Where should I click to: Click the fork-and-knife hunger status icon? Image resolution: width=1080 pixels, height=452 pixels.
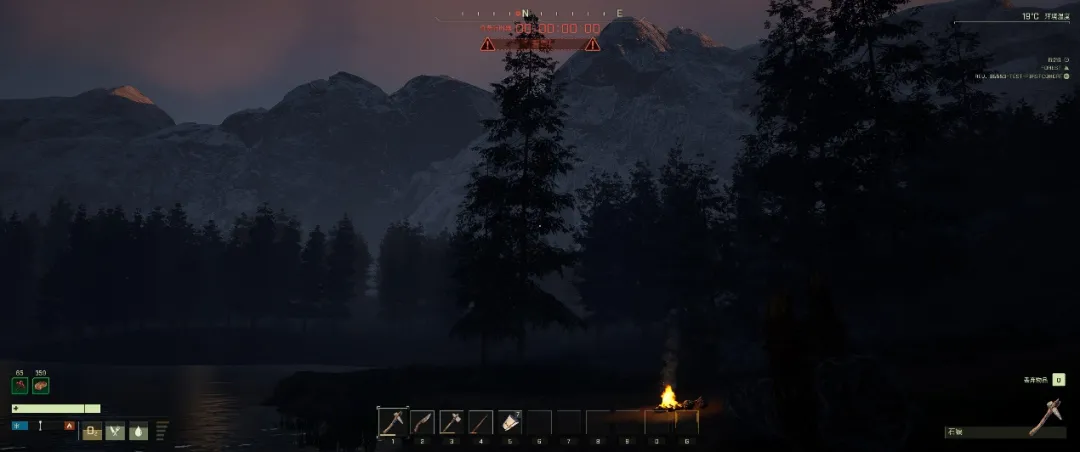(115, 431)
